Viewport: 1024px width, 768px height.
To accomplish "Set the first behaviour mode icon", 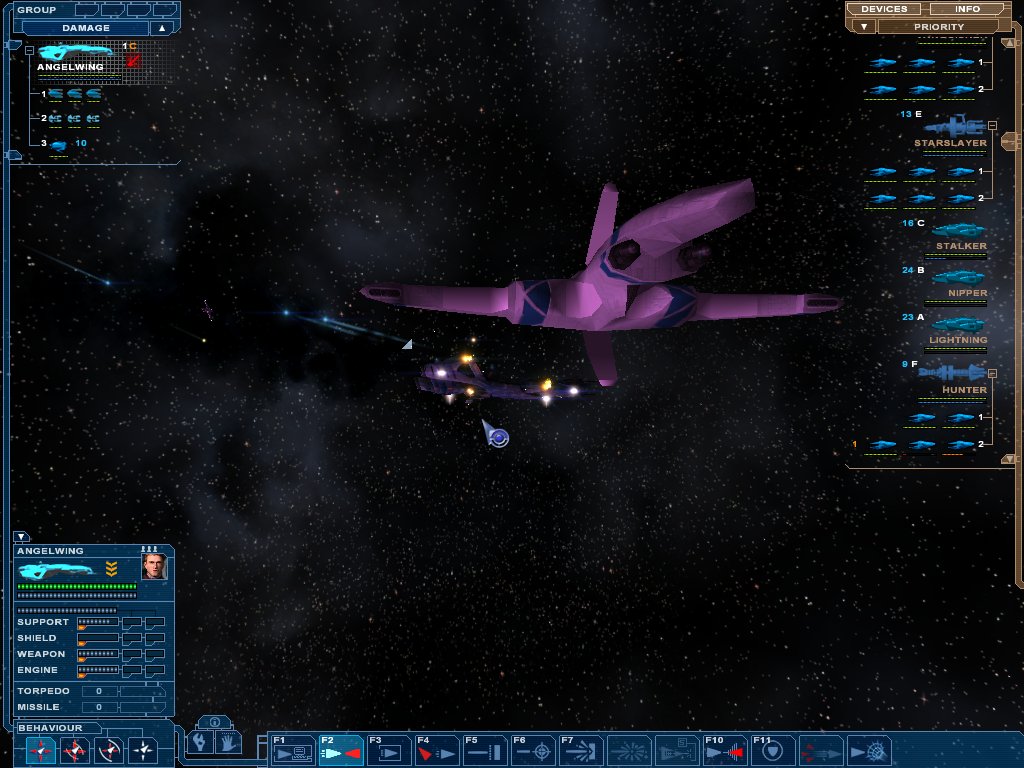I will click(41, 749).
